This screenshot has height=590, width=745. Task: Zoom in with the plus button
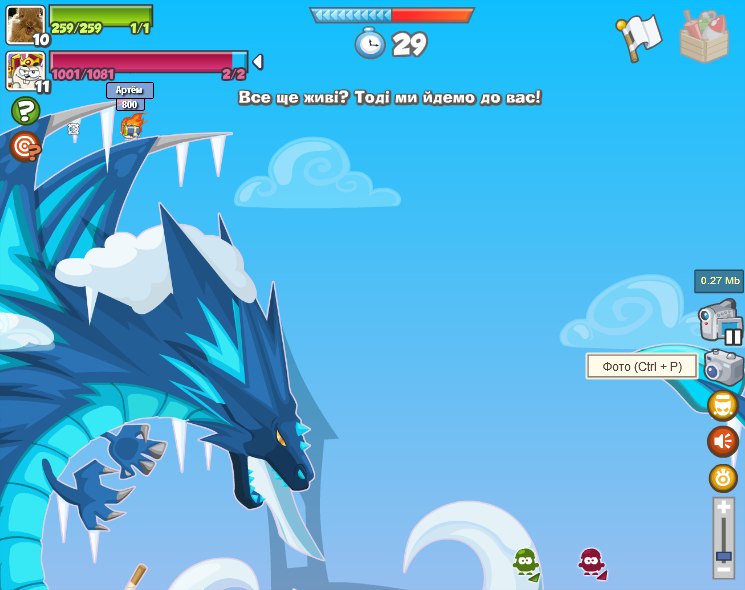(724, 508)
